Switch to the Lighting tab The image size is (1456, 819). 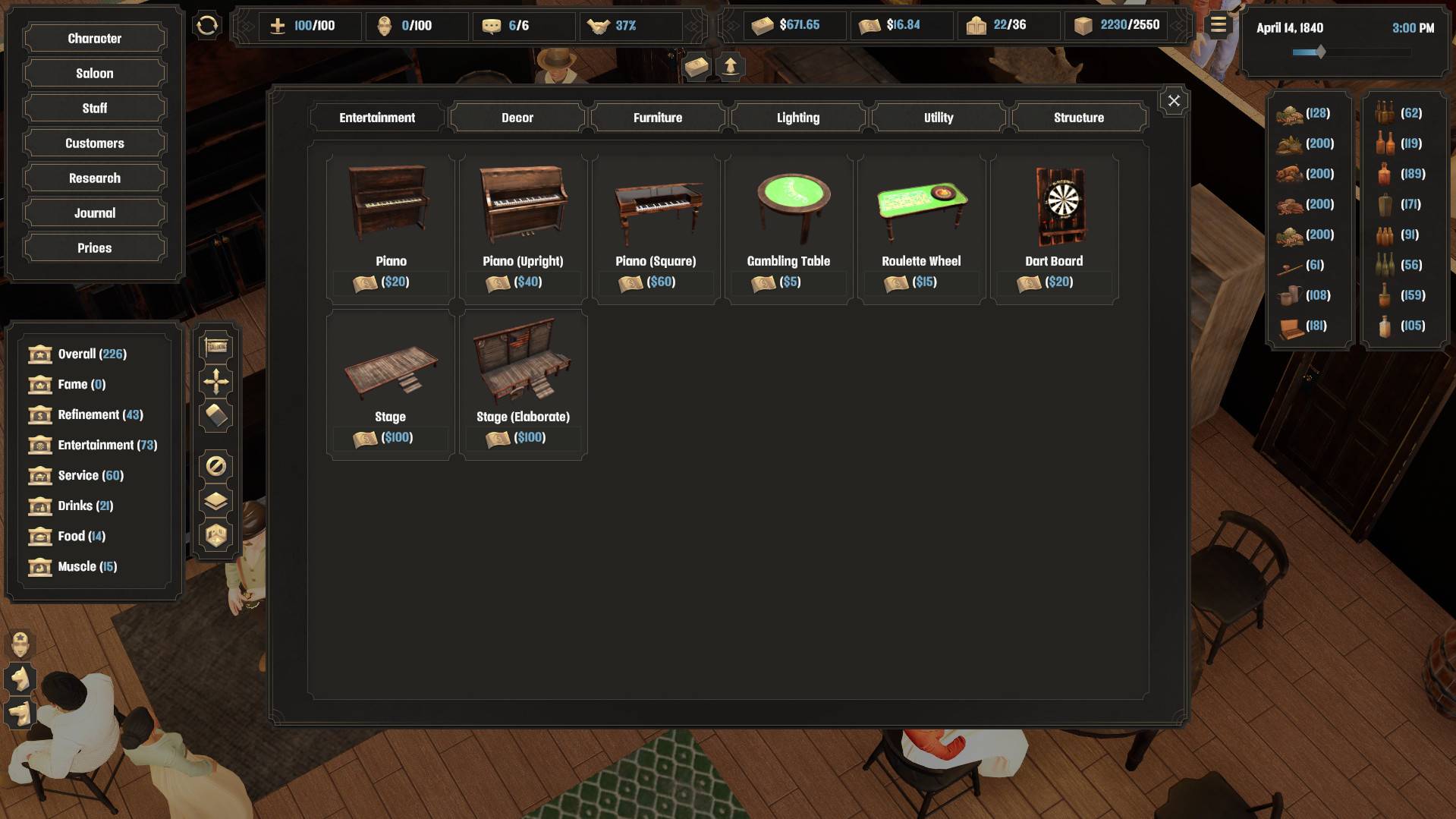tap(797, 118)
